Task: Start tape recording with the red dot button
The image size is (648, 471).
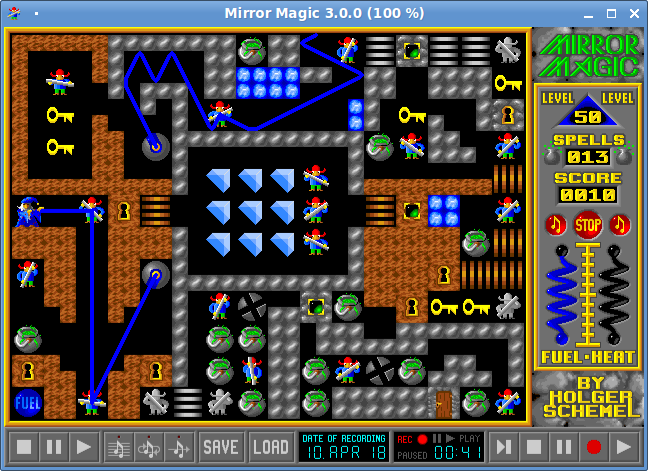Action: pyautogui.click(x=594, y=446)
